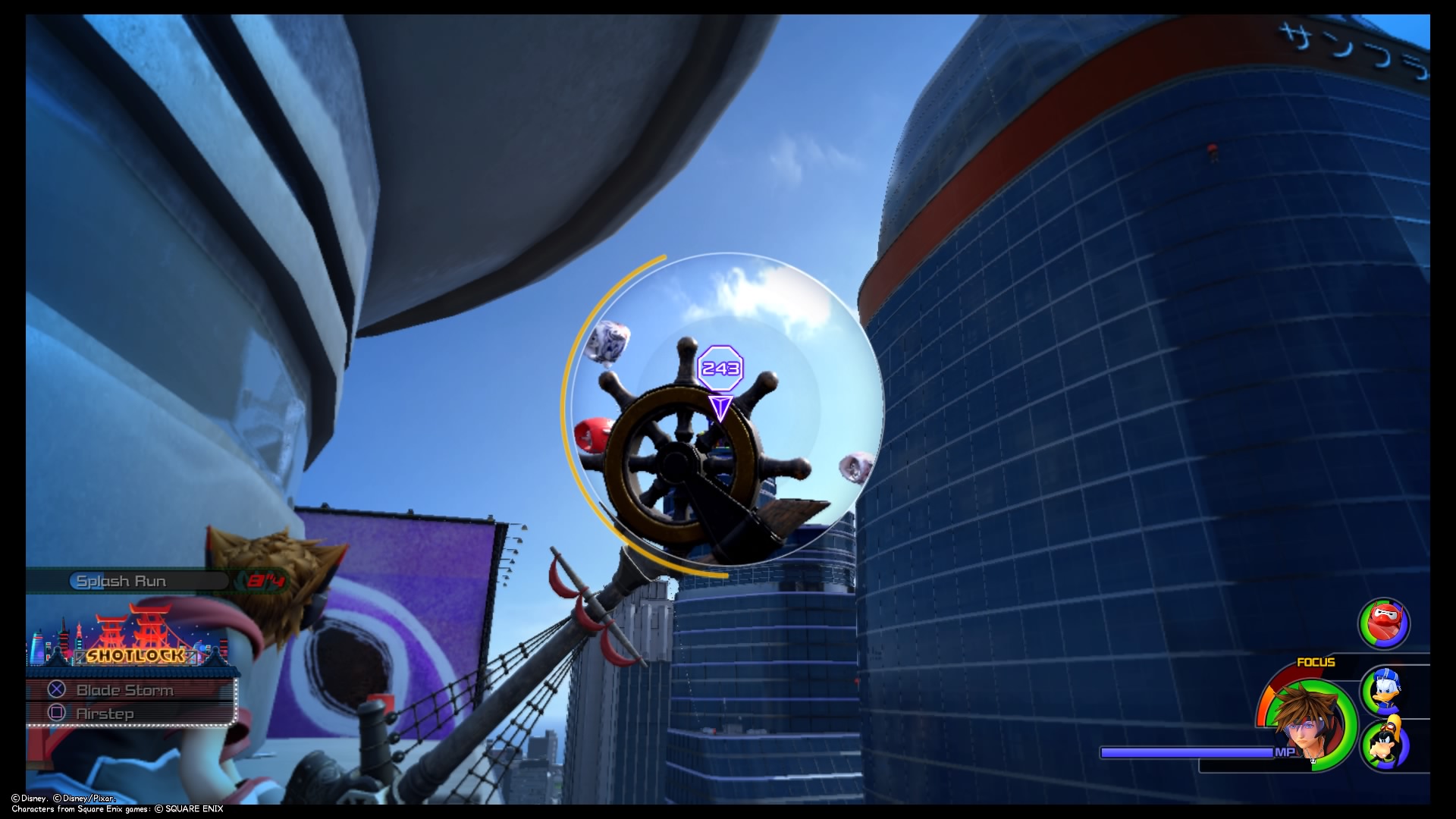Click the X button prompt beside Blade Storm
The height and width of the screenshot is (819, 1456).
(x=56, y=690)
